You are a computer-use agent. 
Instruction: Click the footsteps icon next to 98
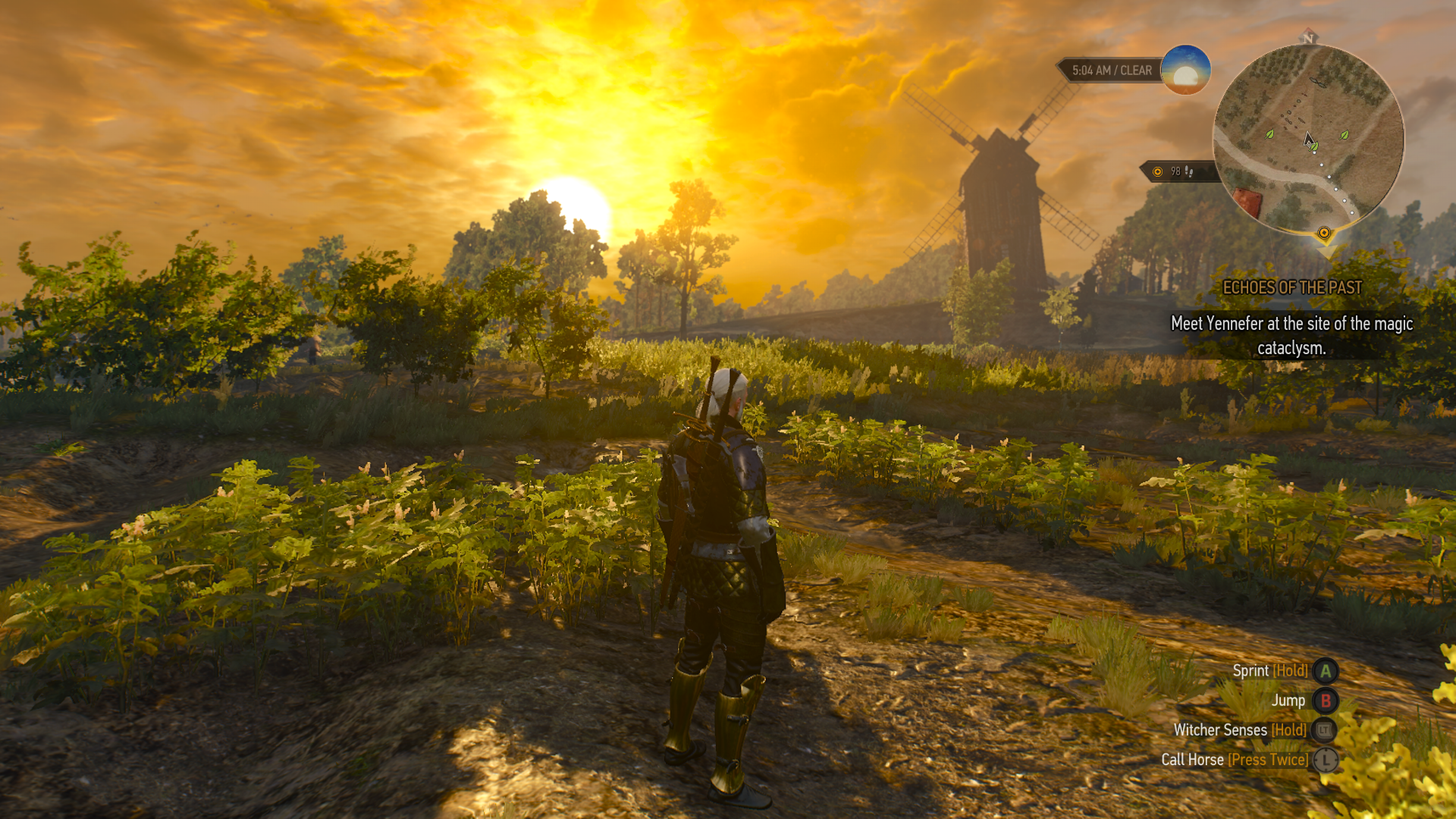click(1188, 171)
